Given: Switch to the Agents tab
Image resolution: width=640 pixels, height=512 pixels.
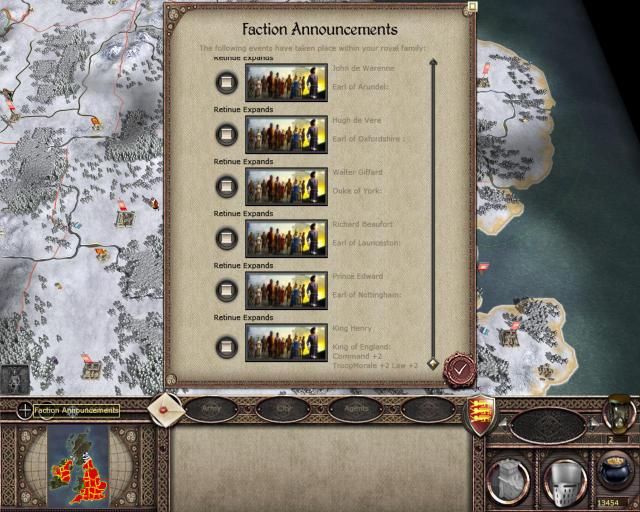Looking at the screenshot, I should (x=355, y=409).
